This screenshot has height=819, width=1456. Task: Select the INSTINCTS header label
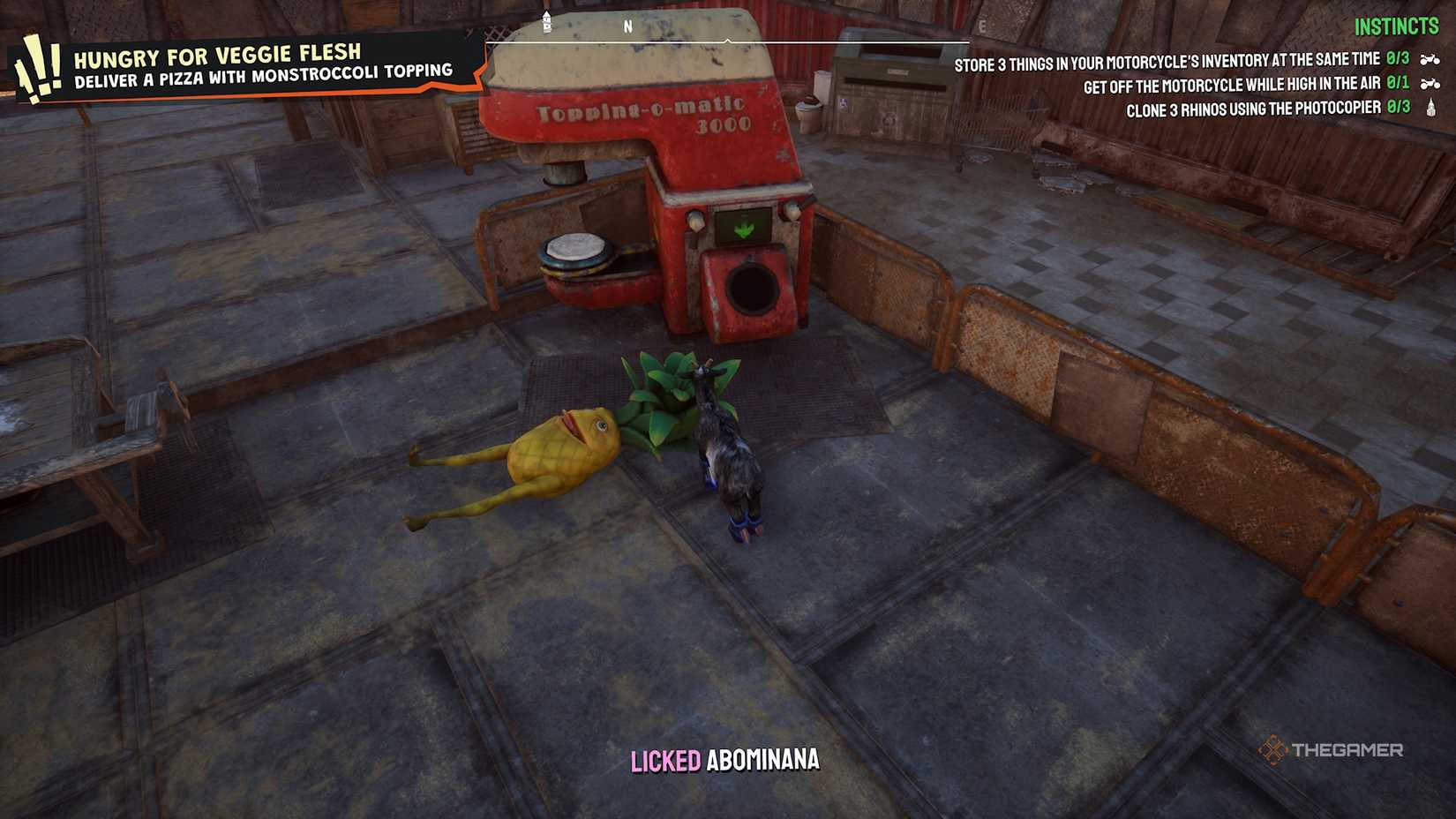[x=1397, y=26]
